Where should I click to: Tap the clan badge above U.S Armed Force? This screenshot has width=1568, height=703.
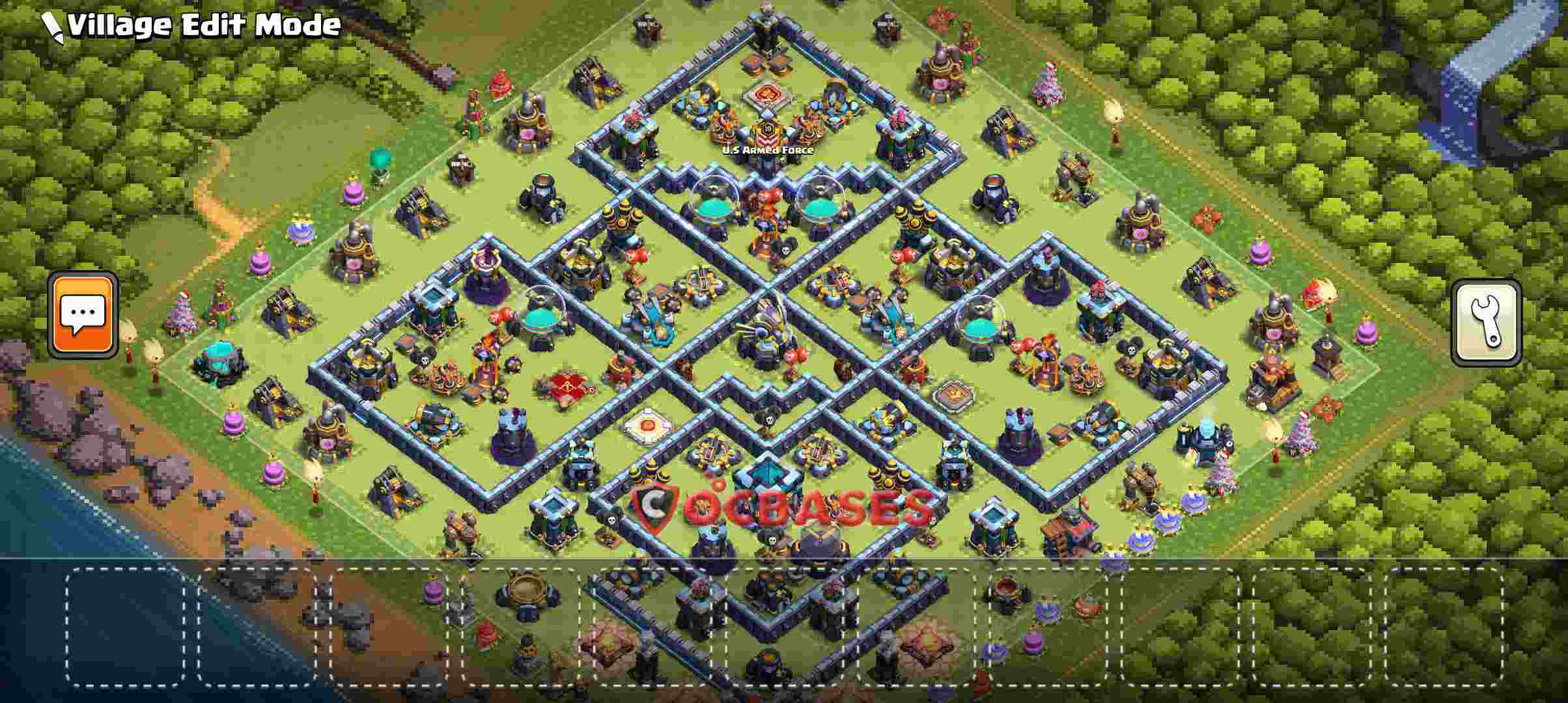tap(768, 135)
